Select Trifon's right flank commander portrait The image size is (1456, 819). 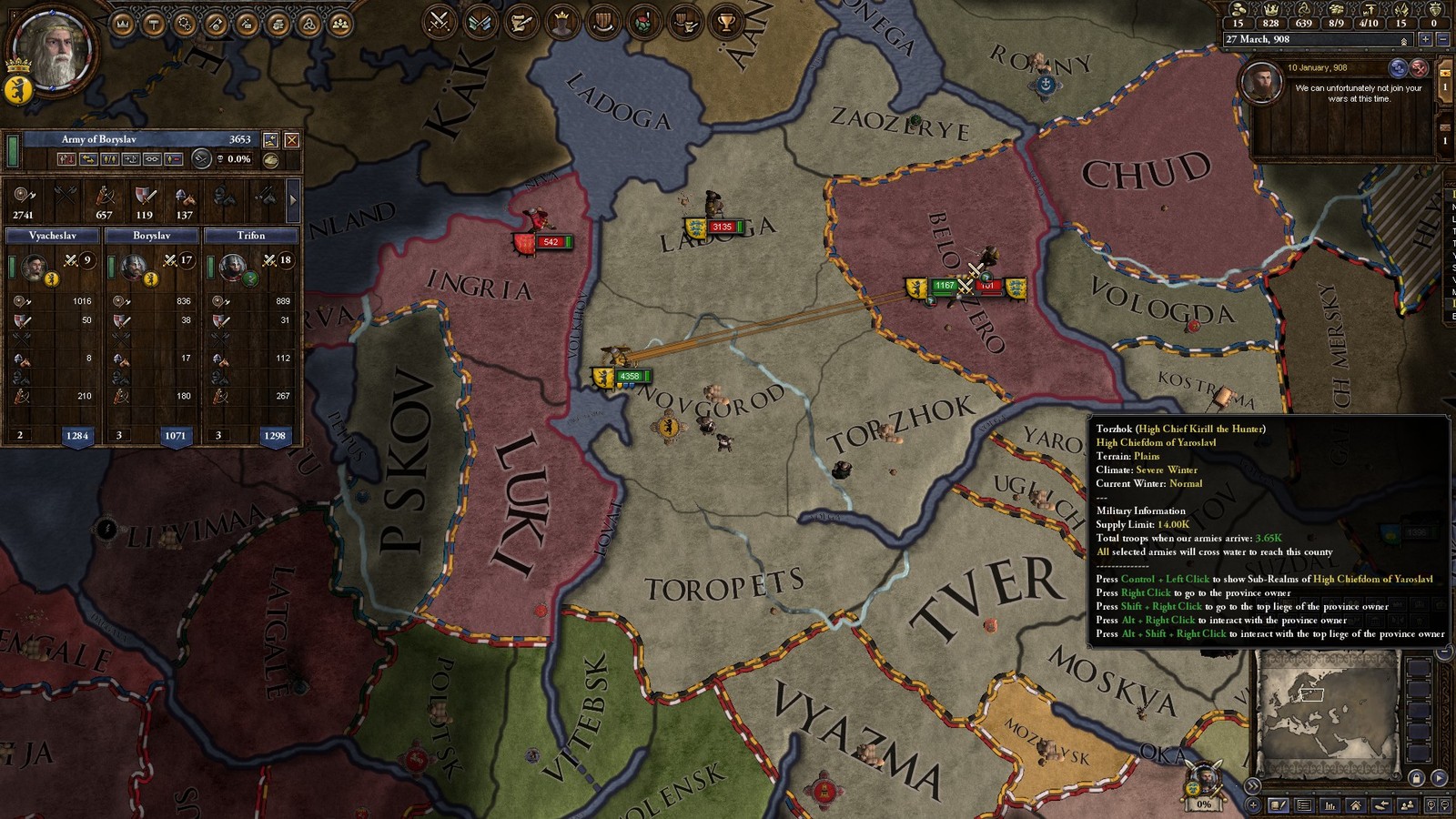[232, 268]
